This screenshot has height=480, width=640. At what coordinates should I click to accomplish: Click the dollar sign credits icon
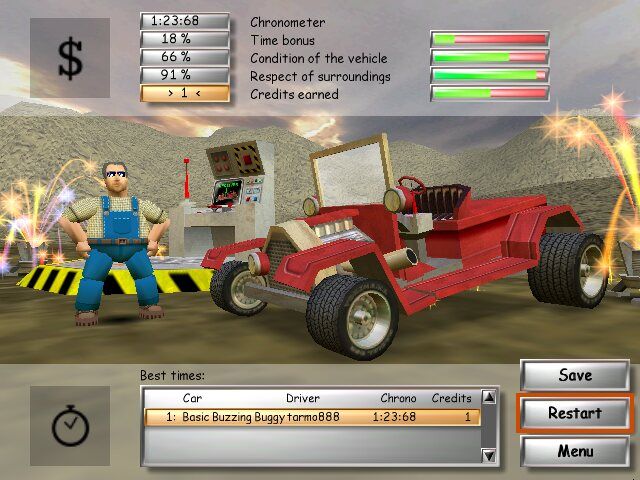tap(70, 58)
